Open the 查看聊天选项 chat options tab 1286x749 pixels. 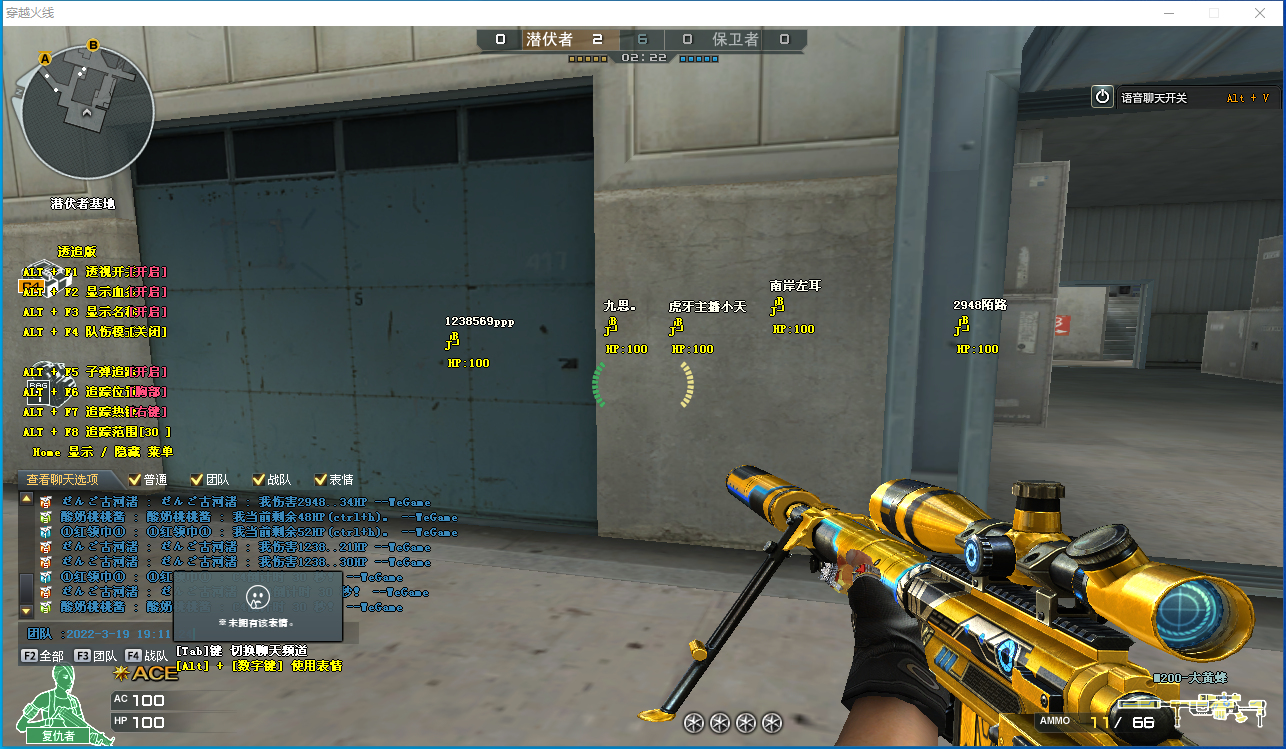click(x=63, y=480)
